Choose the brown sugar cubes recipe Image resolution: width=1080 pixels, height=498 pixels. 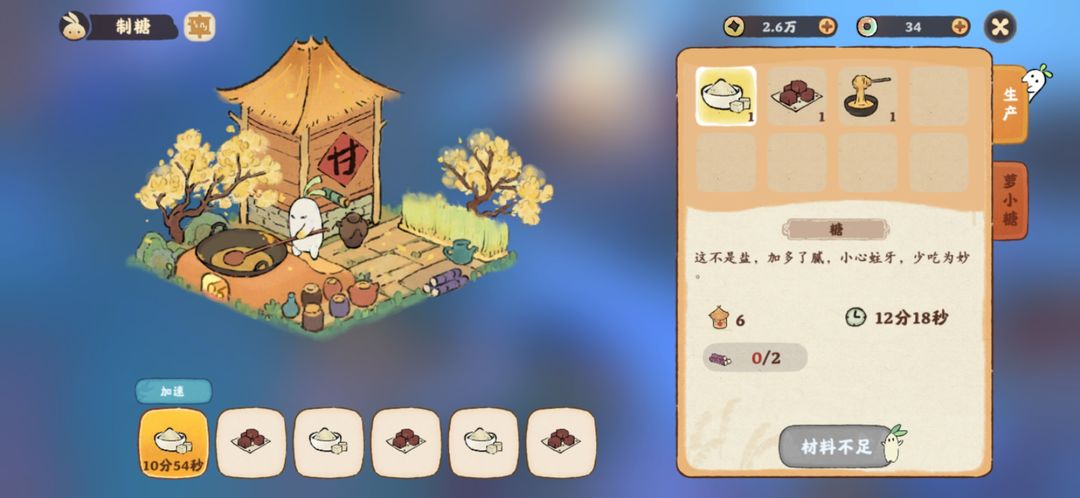[797, 96]
